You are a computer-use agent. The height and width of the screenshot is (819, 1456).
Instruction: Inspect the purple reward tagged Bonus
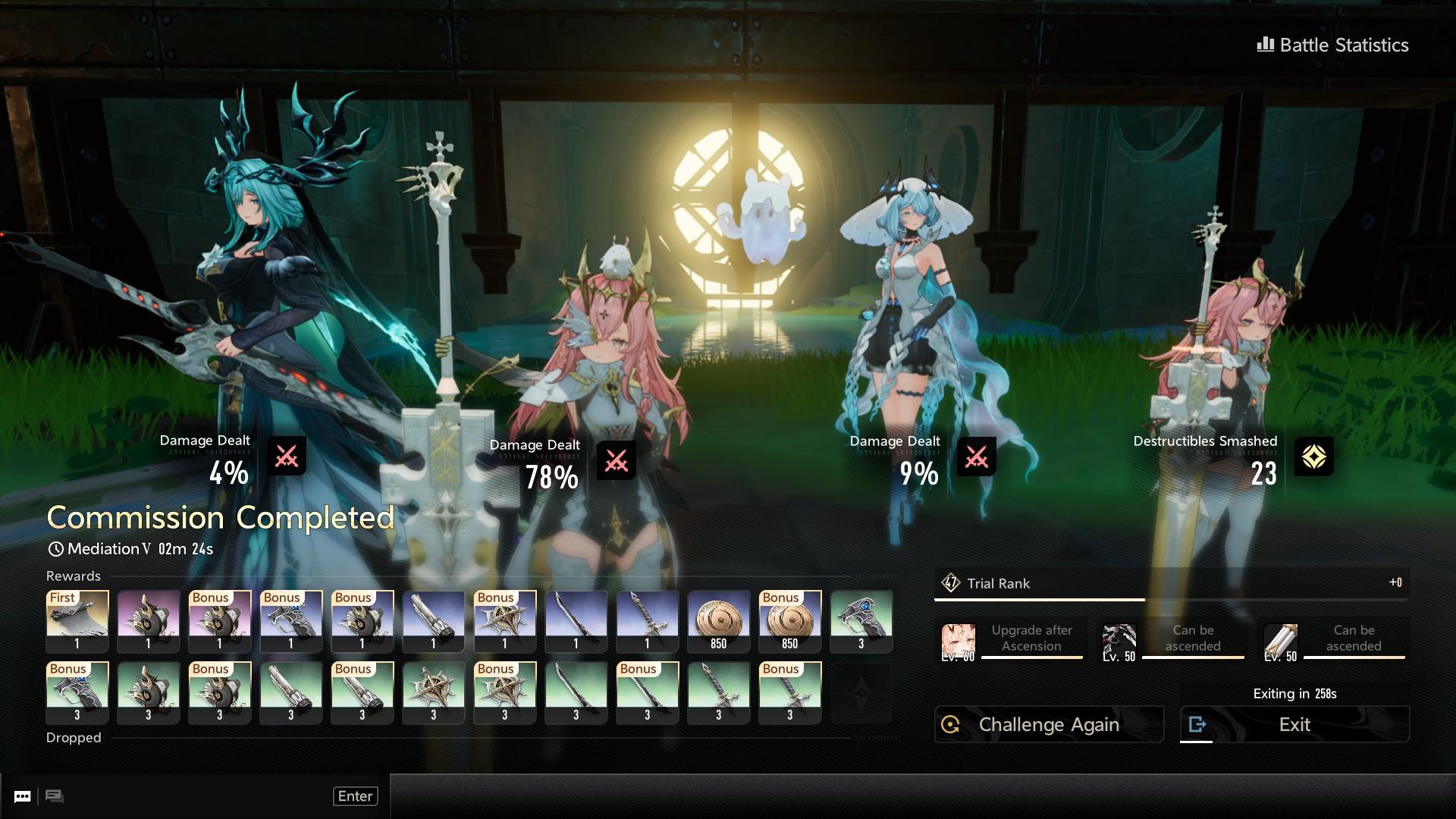(220, 621)
